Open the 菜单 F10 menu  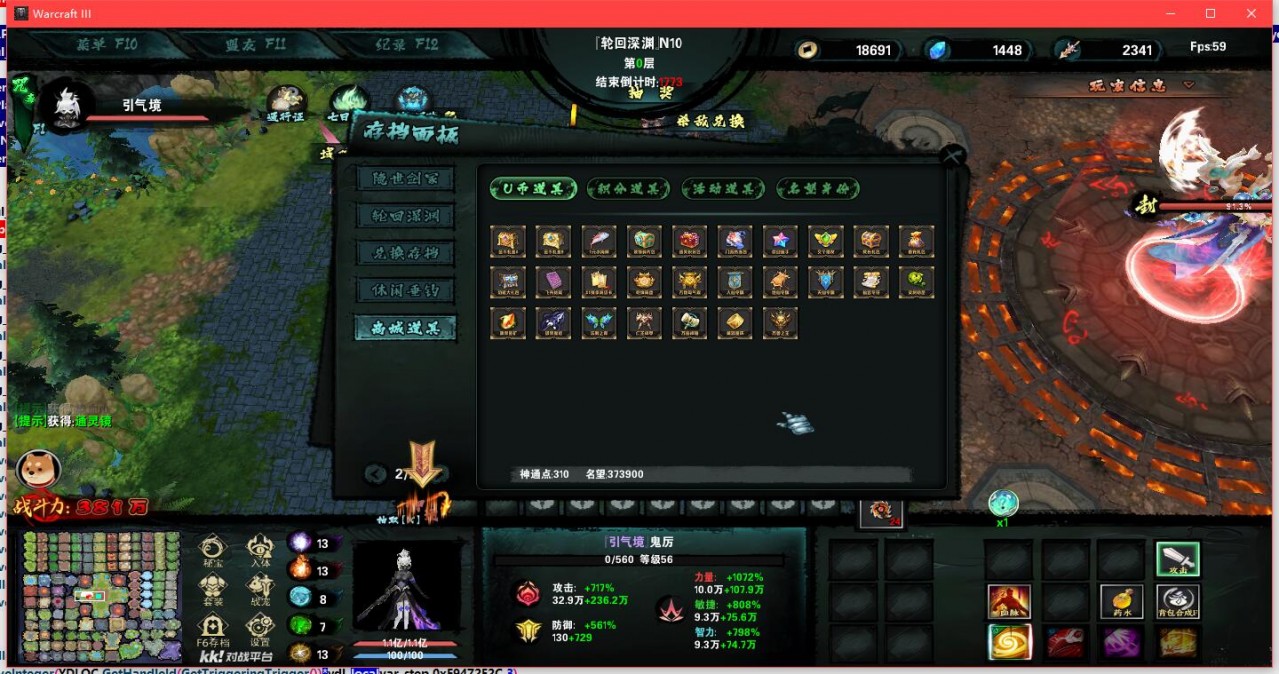pos(107,45)
